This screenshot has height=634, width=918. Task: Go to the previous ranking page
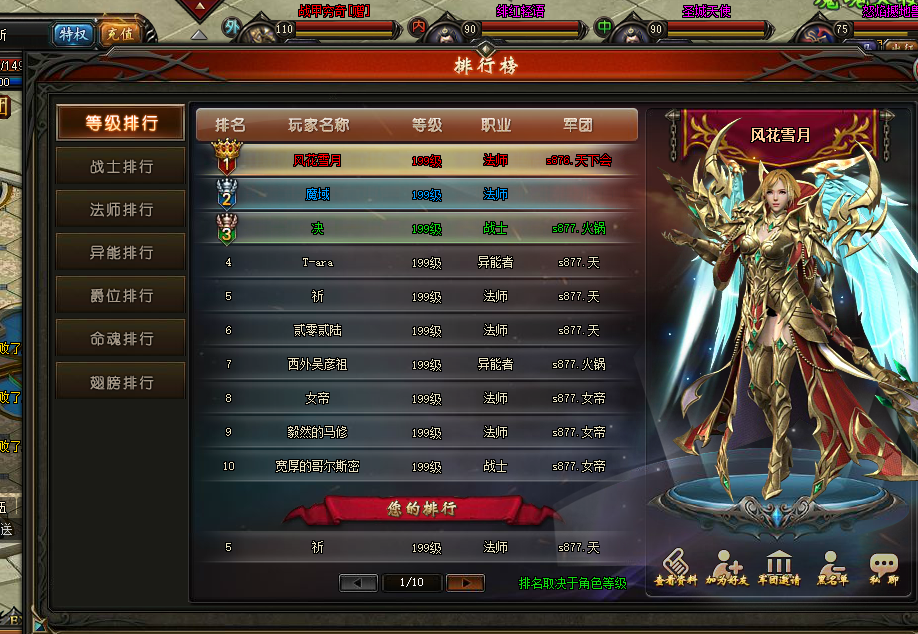click(x=358, y=582)
